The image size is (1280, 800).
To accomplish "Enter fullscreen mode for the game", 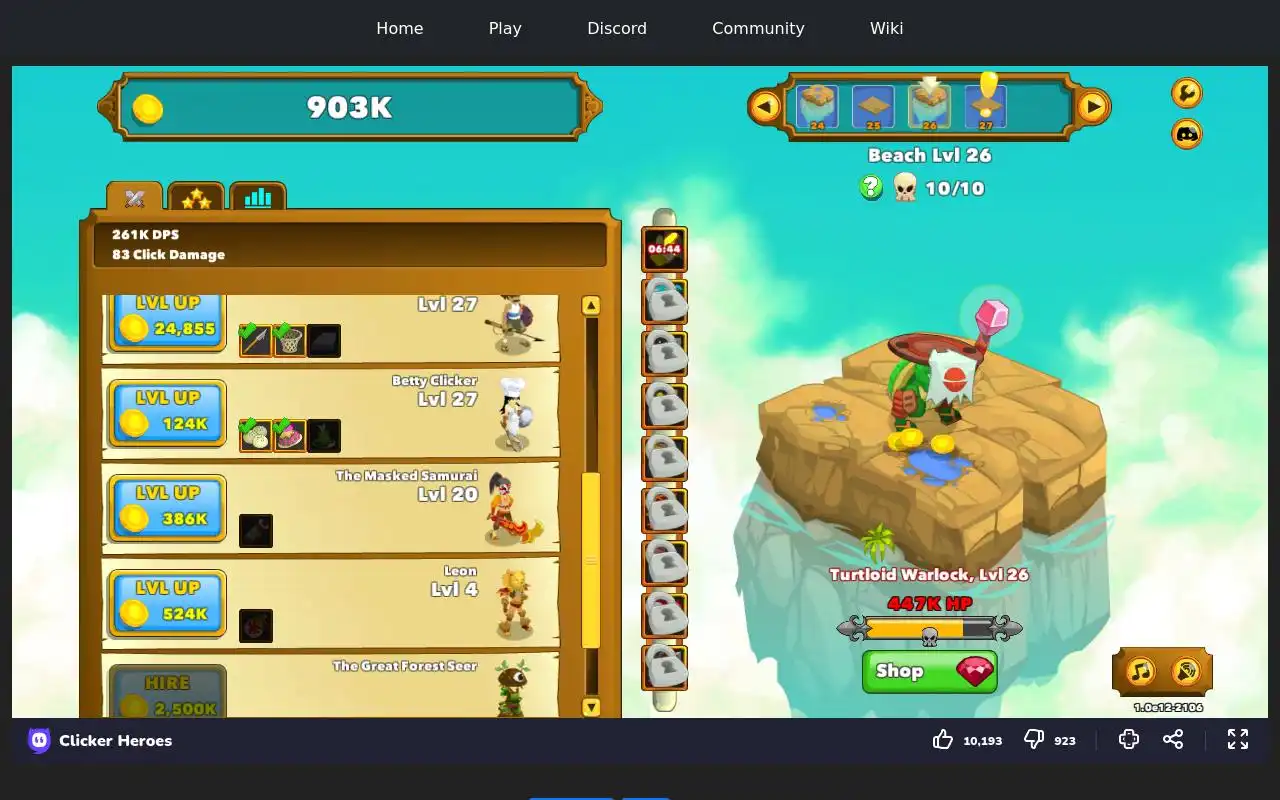I will 1238,739.
